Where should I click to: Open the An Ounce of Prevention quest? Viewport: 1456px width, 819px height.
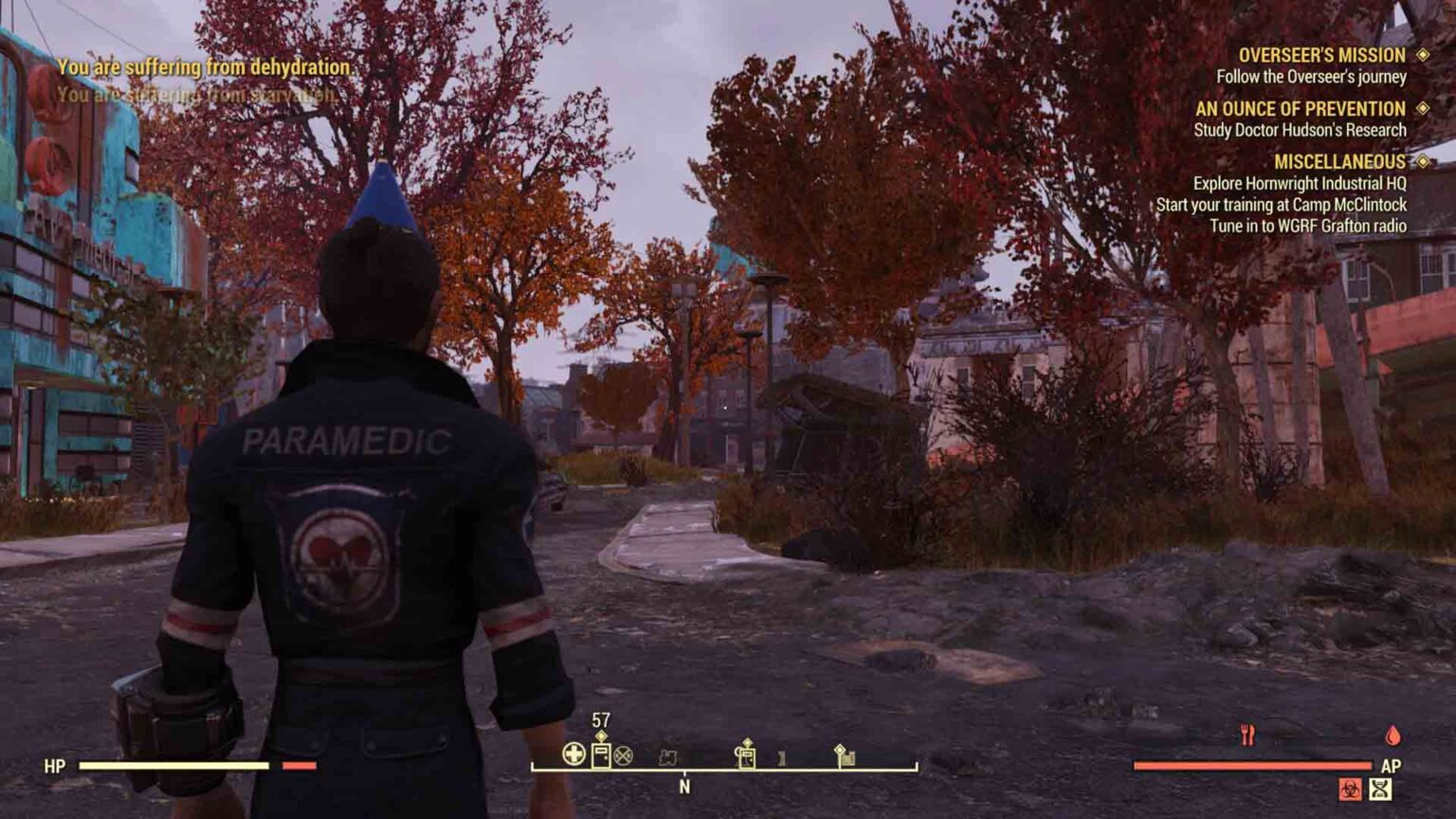click(x=1300, y=109)
